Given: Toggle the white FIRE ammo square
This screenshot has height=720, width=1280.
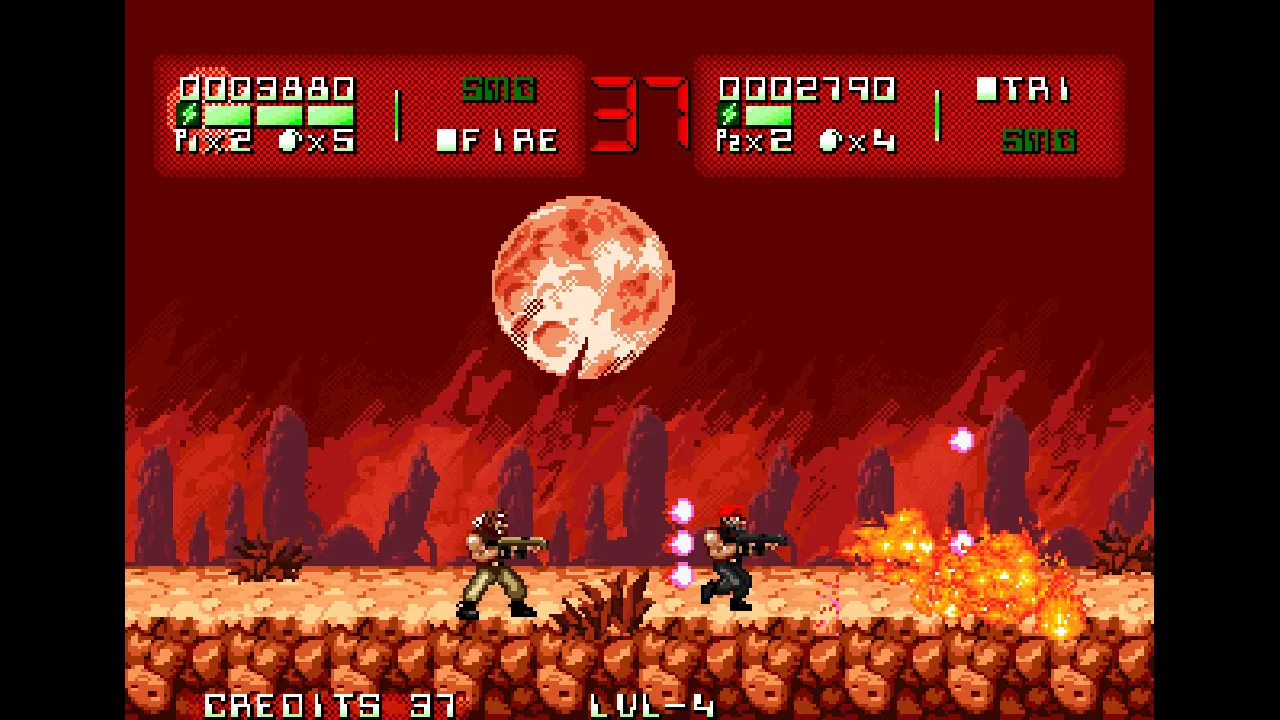Looking at the screenshot, I should coord(445,140).
